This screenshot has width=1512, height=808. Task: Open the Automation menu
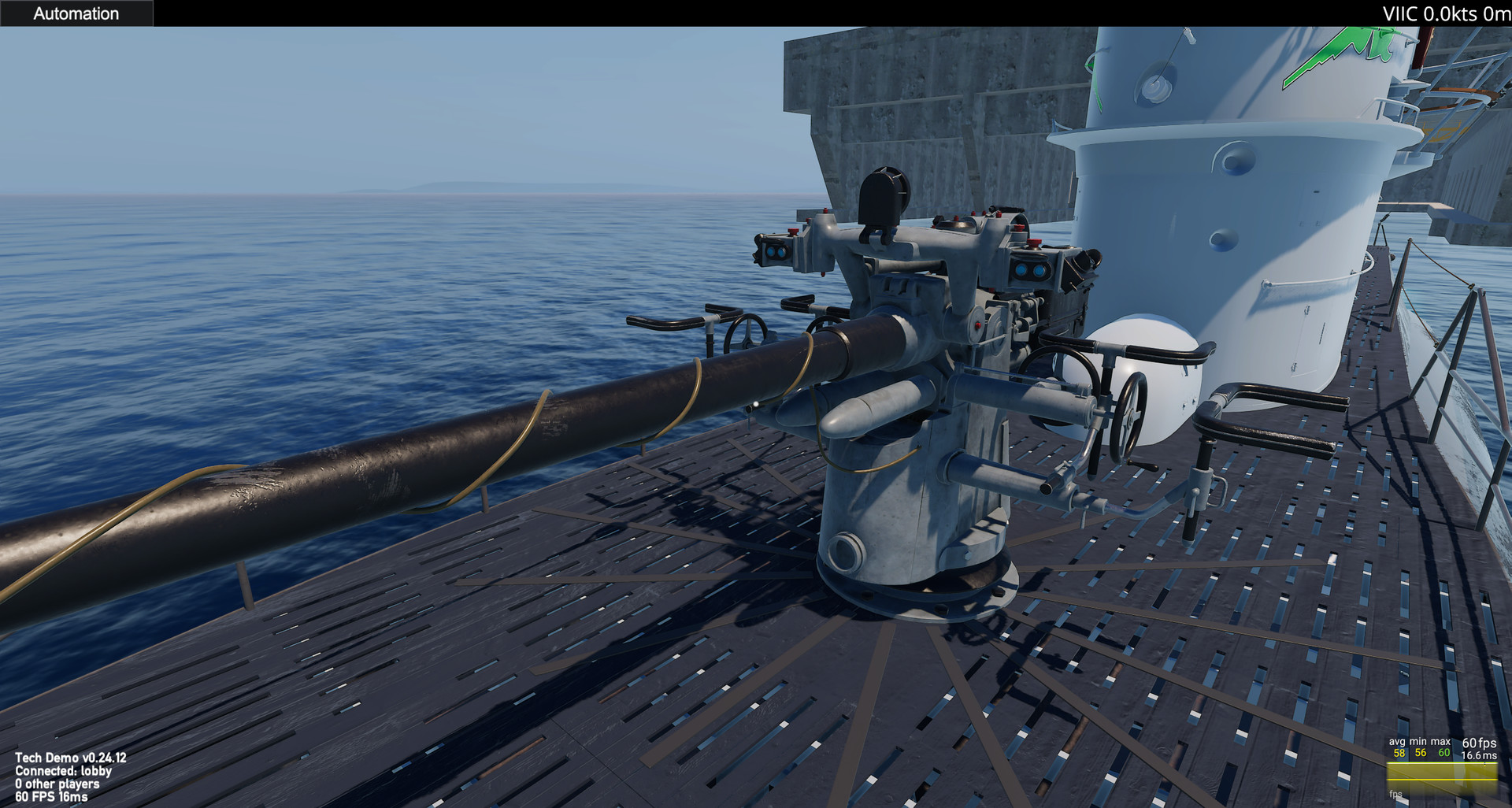coord(76,13)
